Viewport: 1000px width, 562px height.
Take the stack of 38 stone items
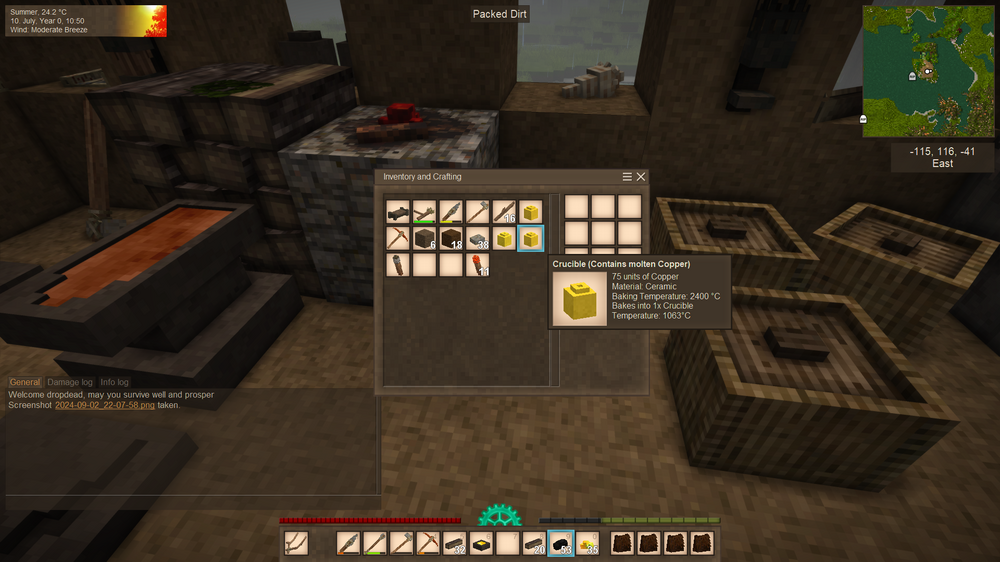[x=478, y=238]
